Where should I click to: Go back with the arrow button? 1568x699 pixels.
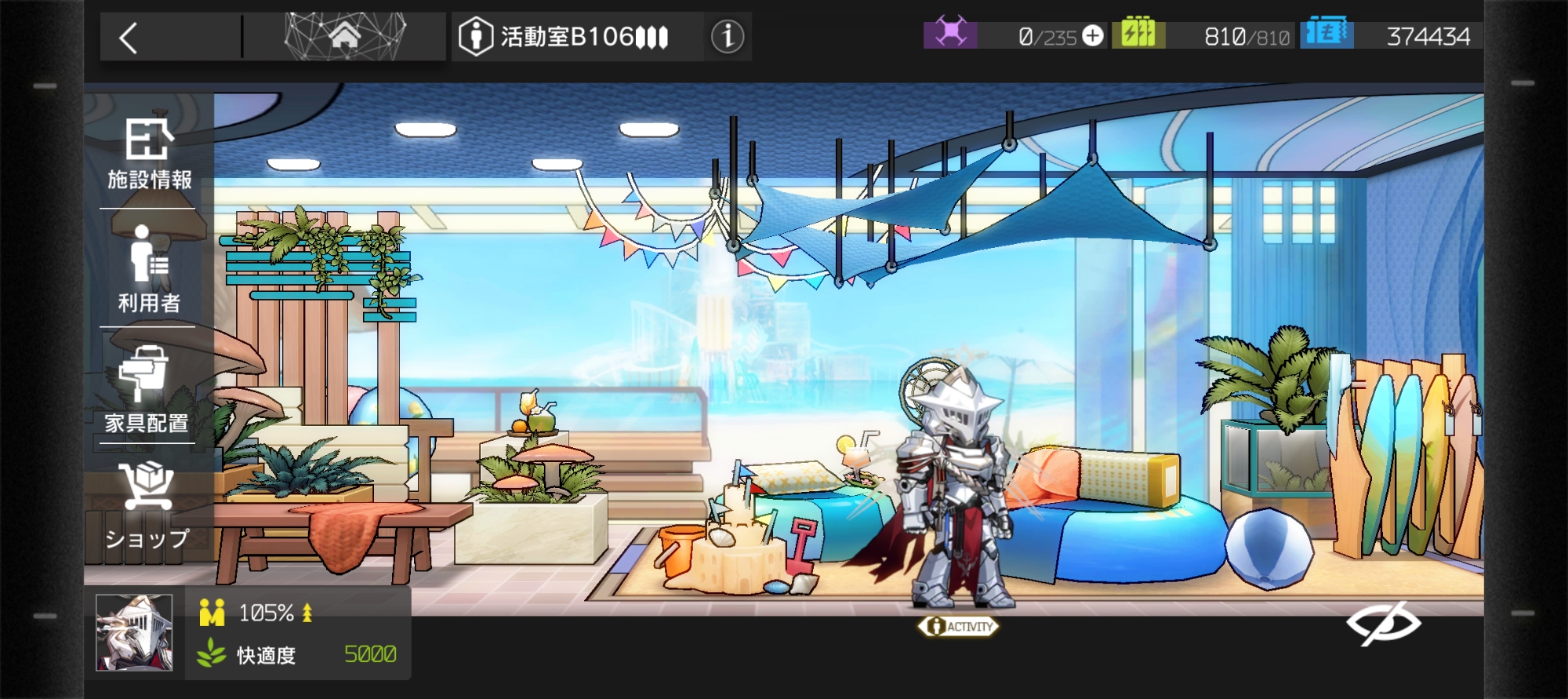(x=129, y=38)
